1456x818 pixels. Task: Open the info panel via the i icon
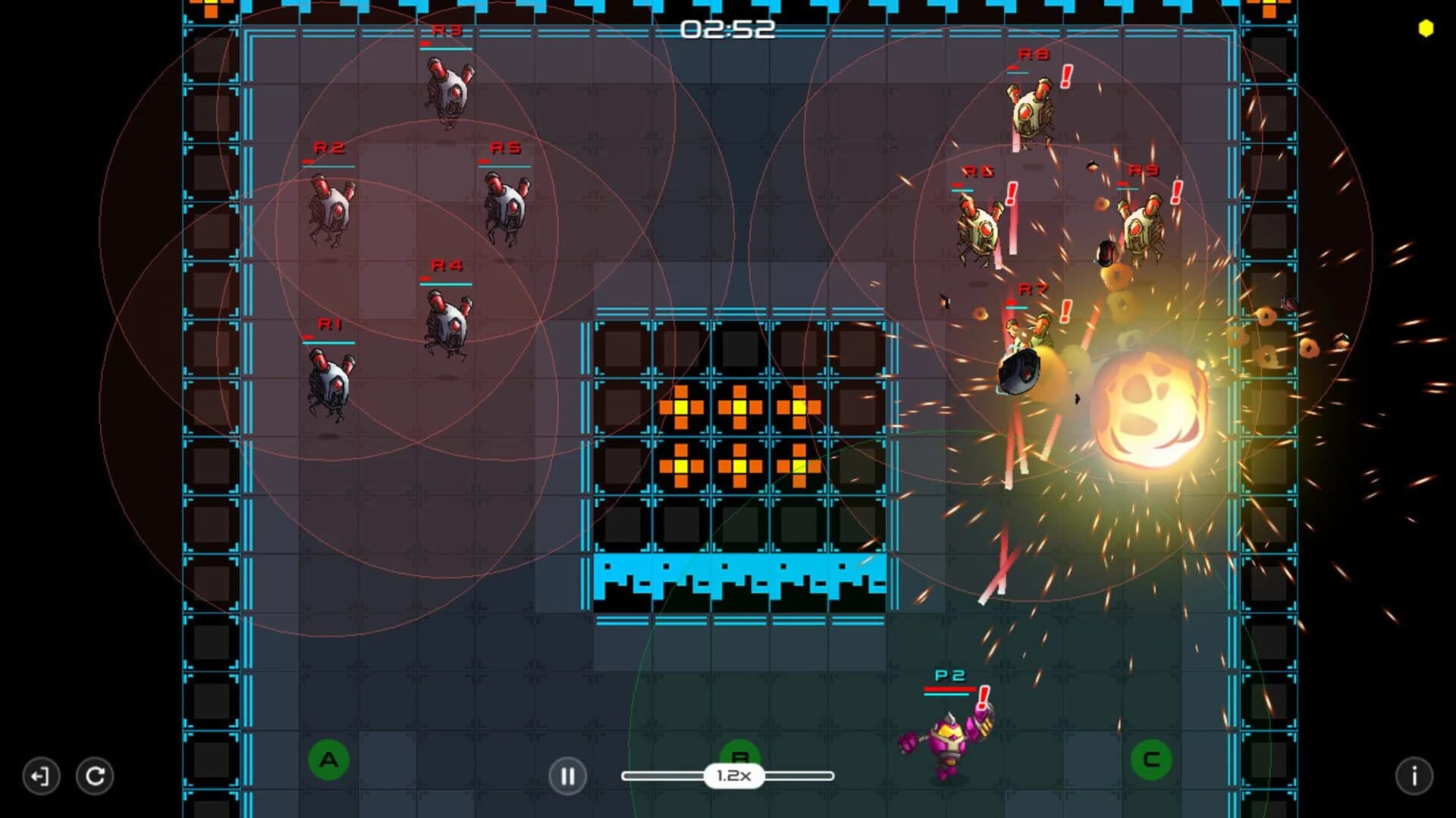click(1414, 776)
